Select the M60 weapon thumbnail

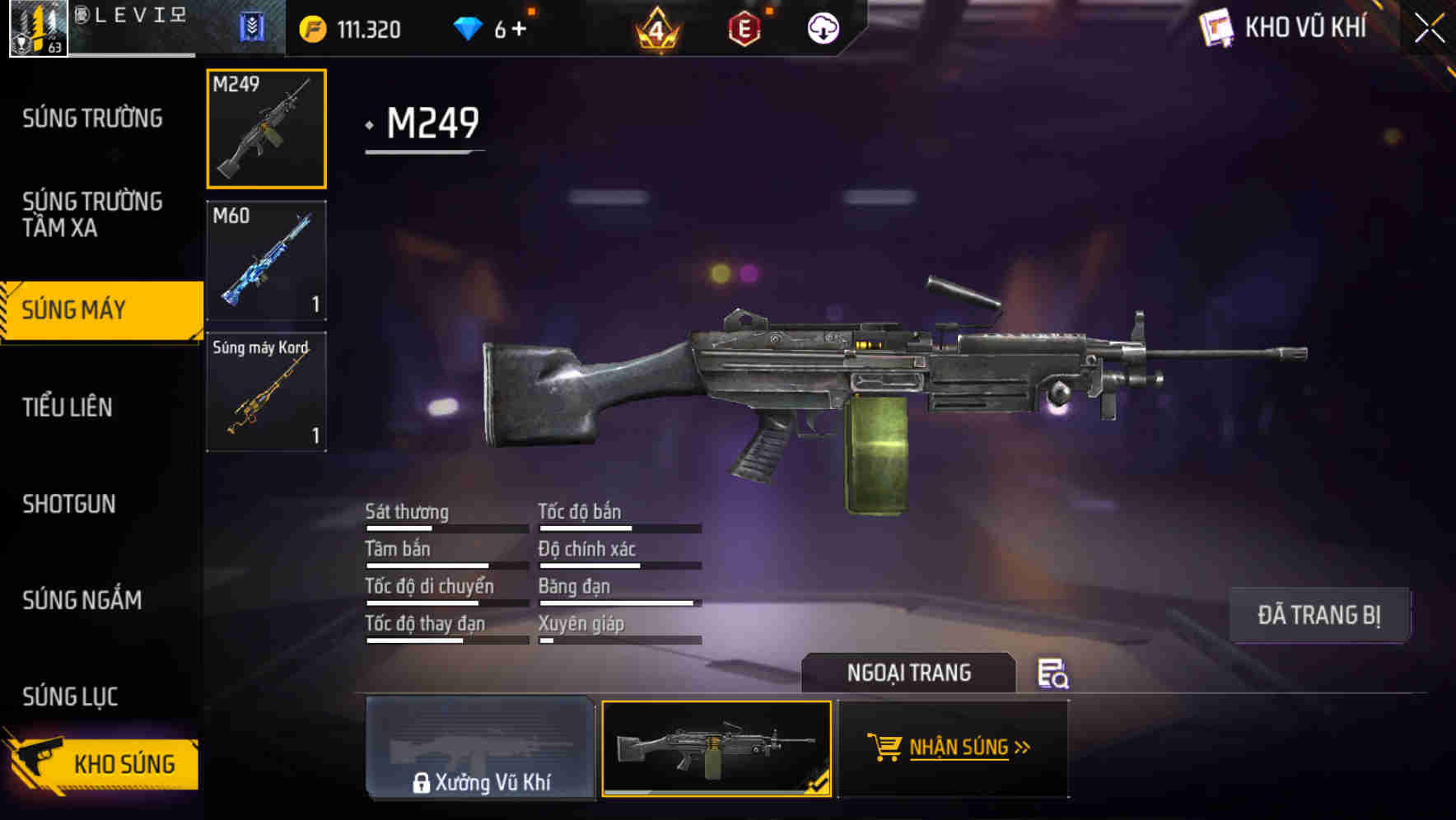point(266,259)
